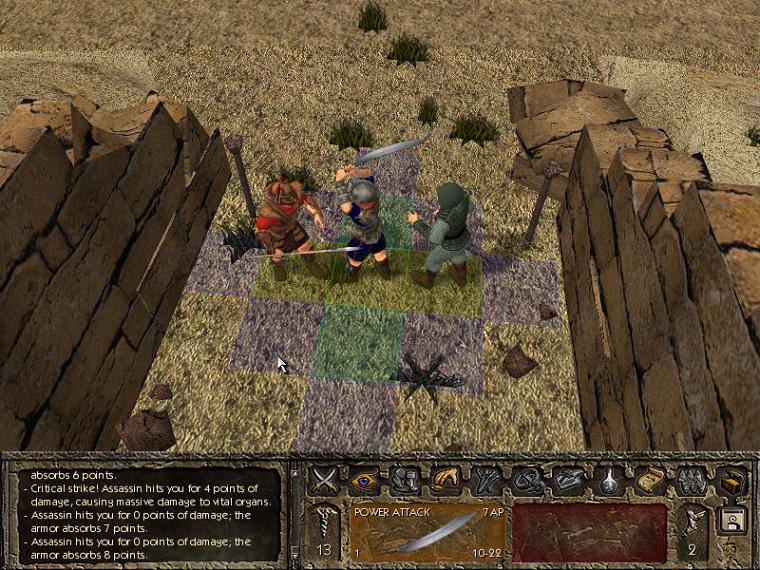
Task: Click the crossed swords combat icon
Action: 323,480
